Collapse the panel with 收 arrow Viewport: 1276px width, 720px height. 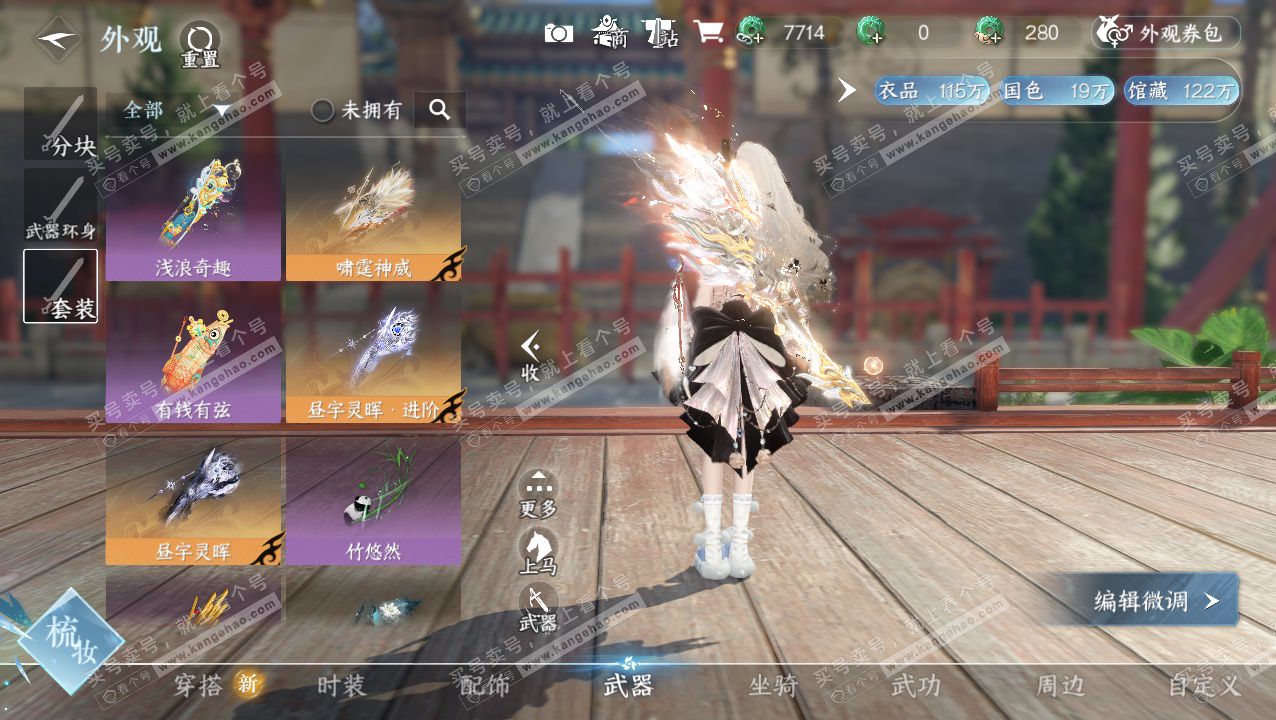coord(531,356)
